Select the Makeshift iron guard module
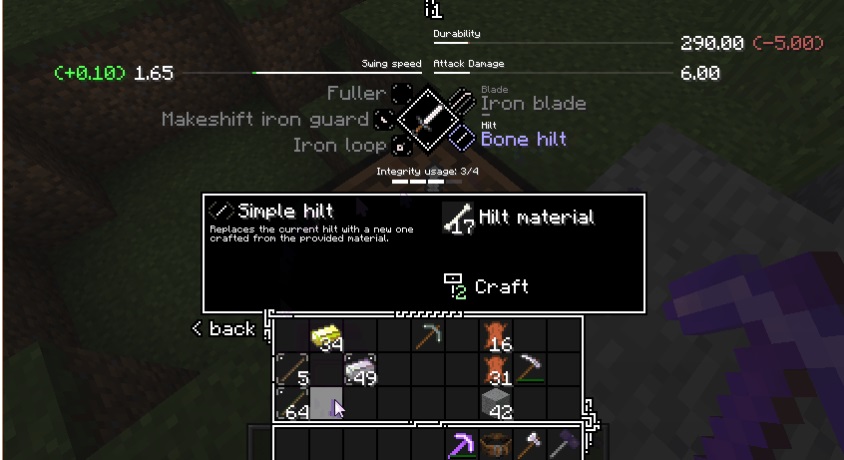The height and width of the screenshot is (460, 844). 385,120
